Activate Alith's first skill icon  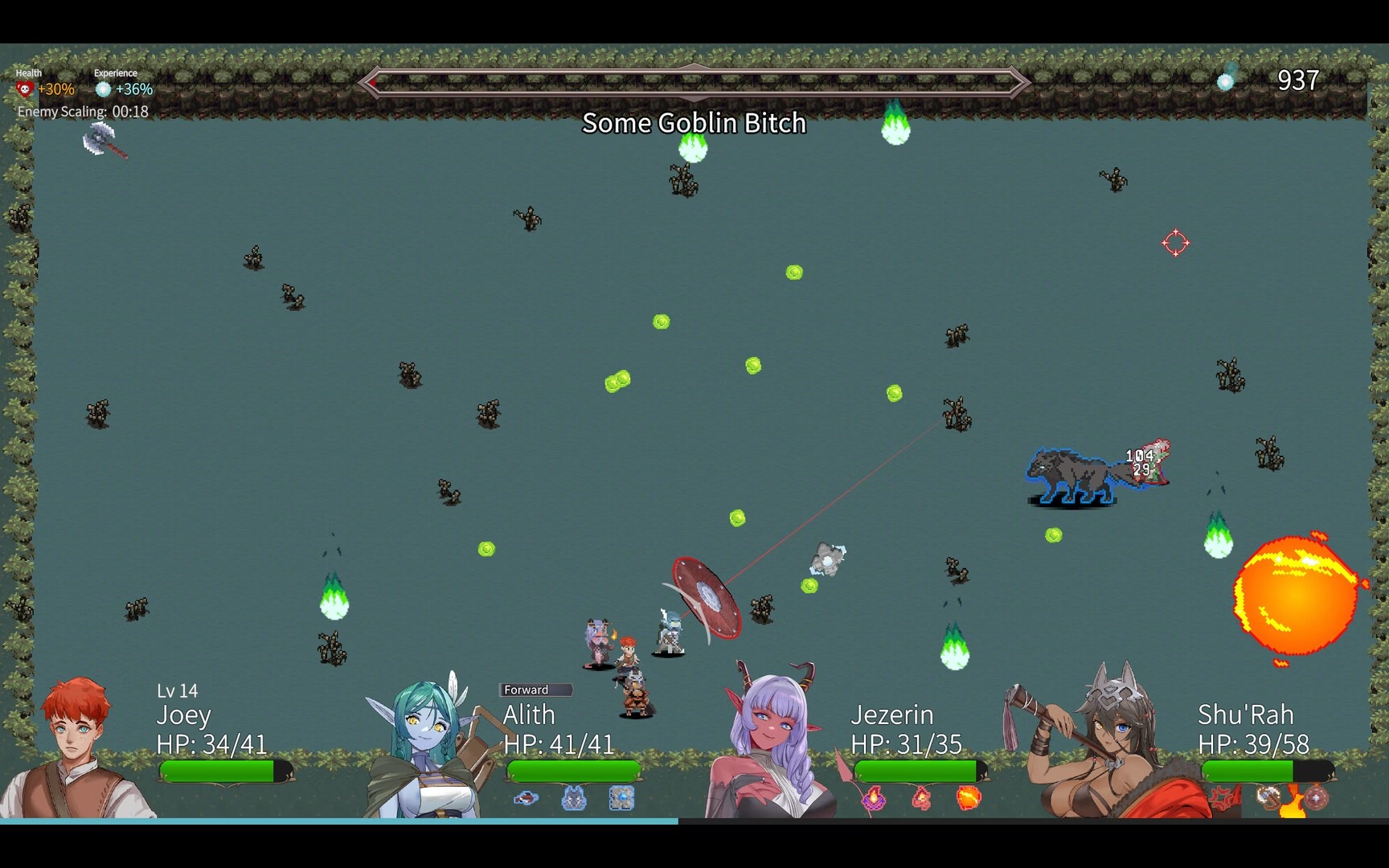click(x=526, y=798)
